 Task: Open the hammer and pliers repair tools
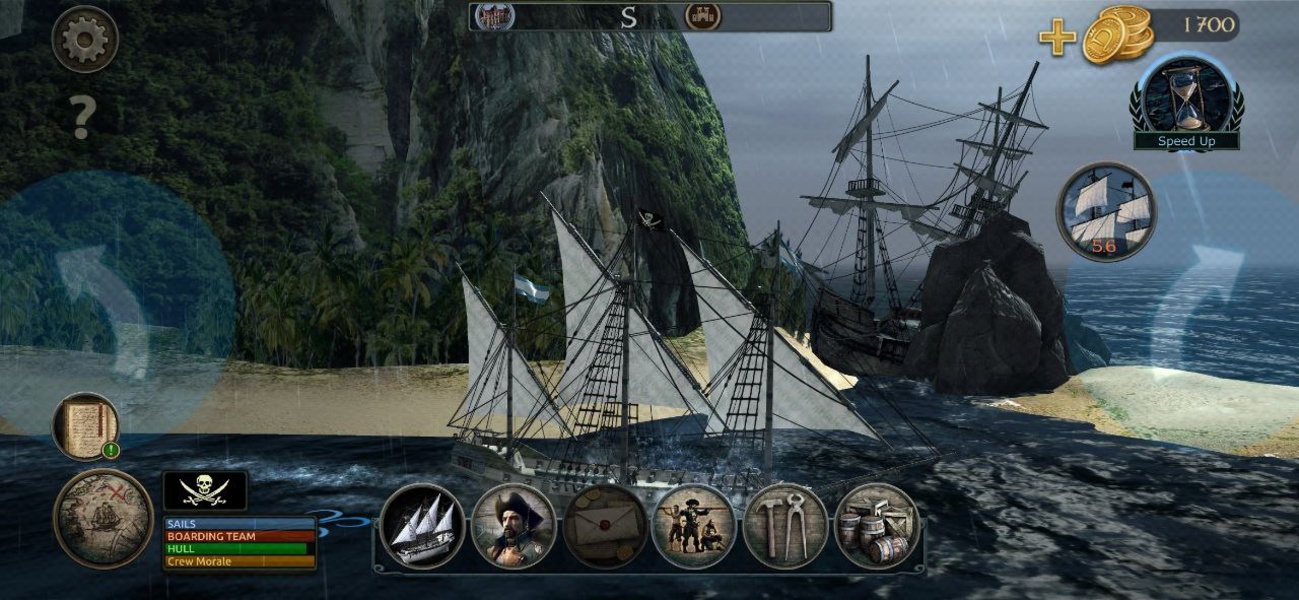pyautogui.click(x=785, y=526)
